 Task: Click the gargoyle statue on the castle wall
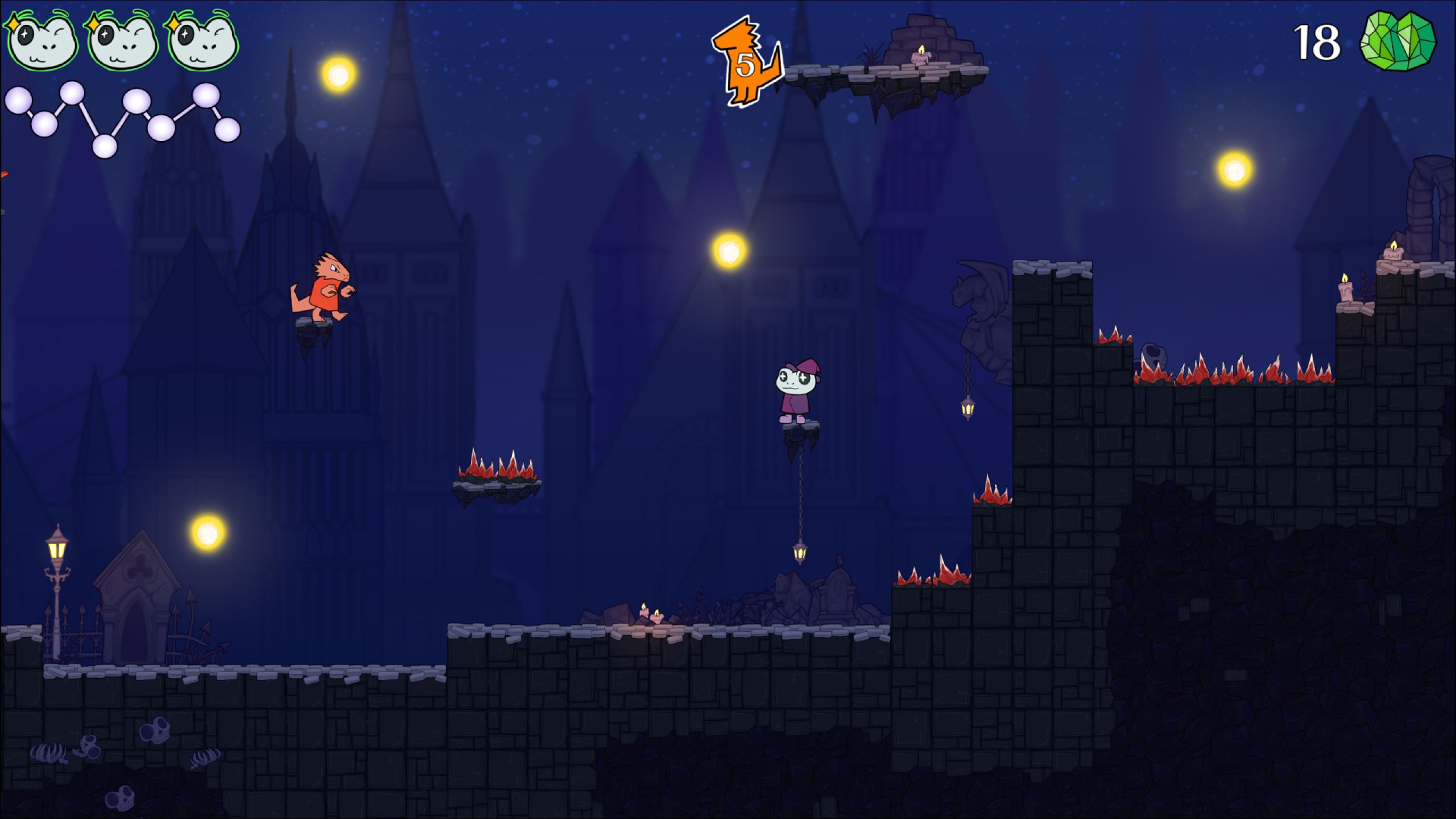[x=978, y=296]
